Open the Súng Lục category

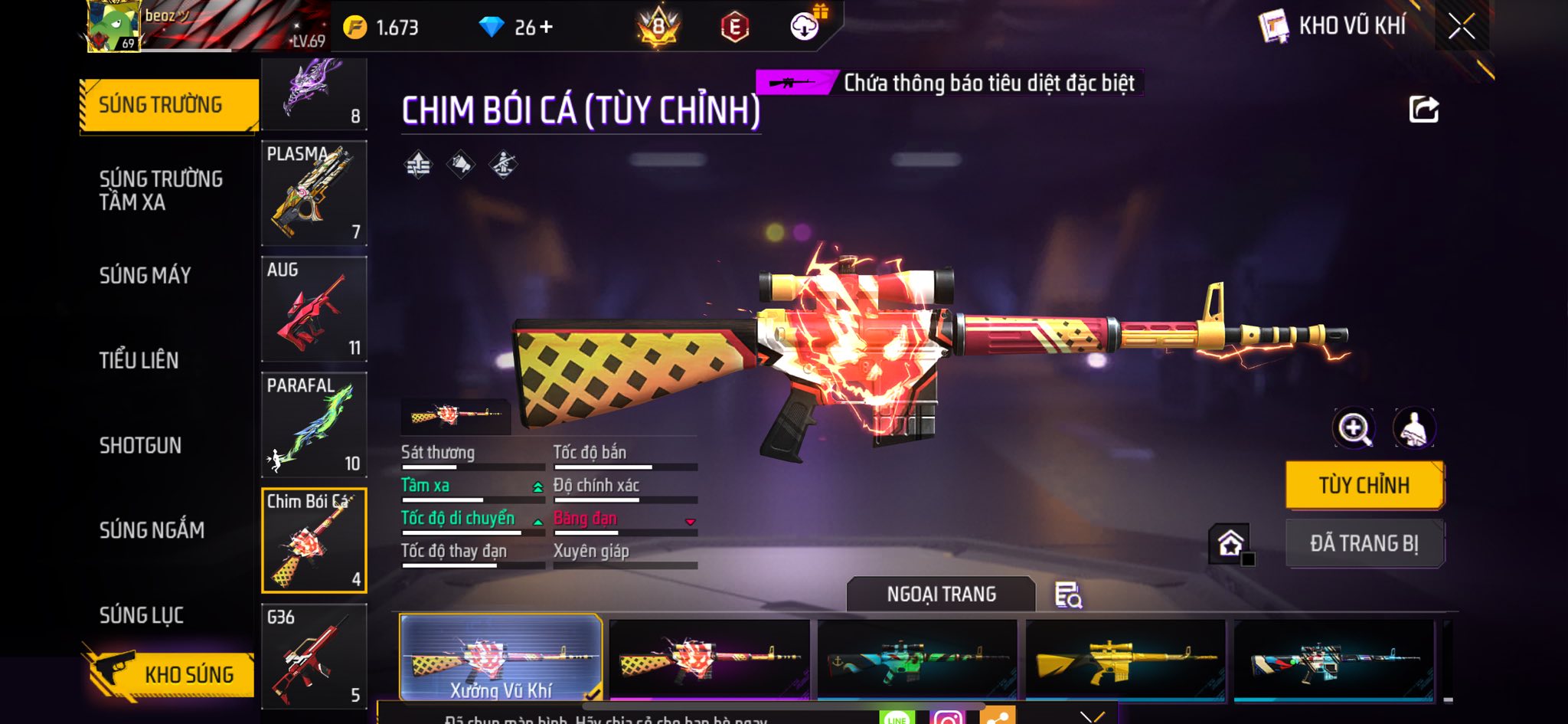pos(142,614)
